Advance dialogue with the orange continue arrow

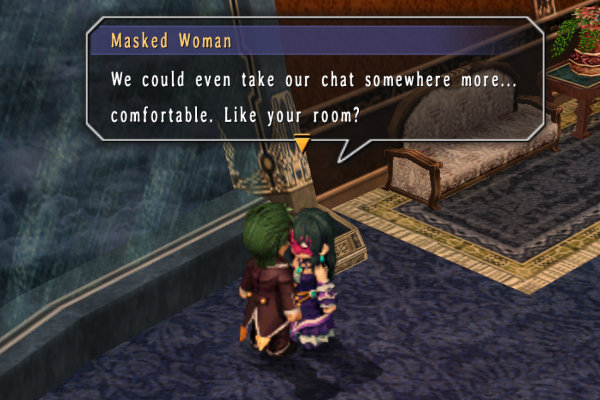[x=302, y=145]
